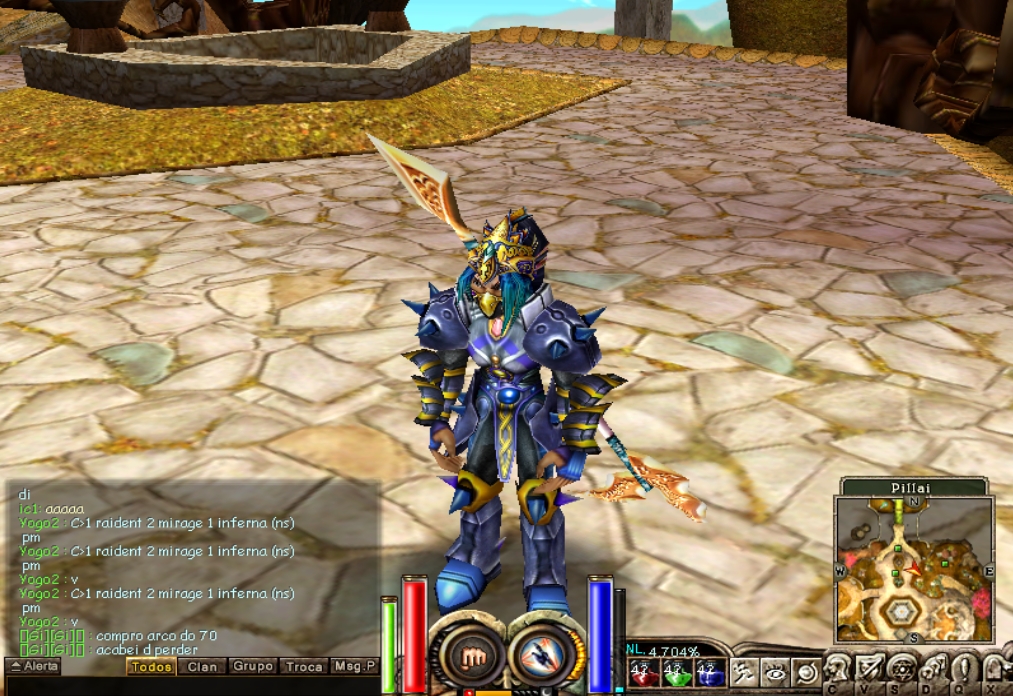Switch to the Msg.P private message tab
The height and width of the screenshot is (696, 1013).
pyautogui.click(x=355, y=666)
